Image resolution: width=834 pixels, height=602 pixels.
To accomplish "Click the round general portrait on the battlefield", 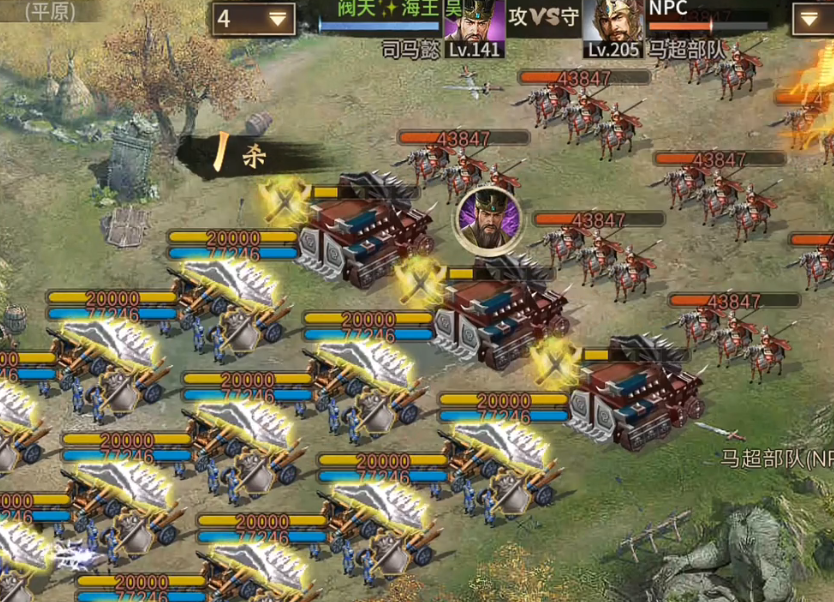I will [488, 218].
